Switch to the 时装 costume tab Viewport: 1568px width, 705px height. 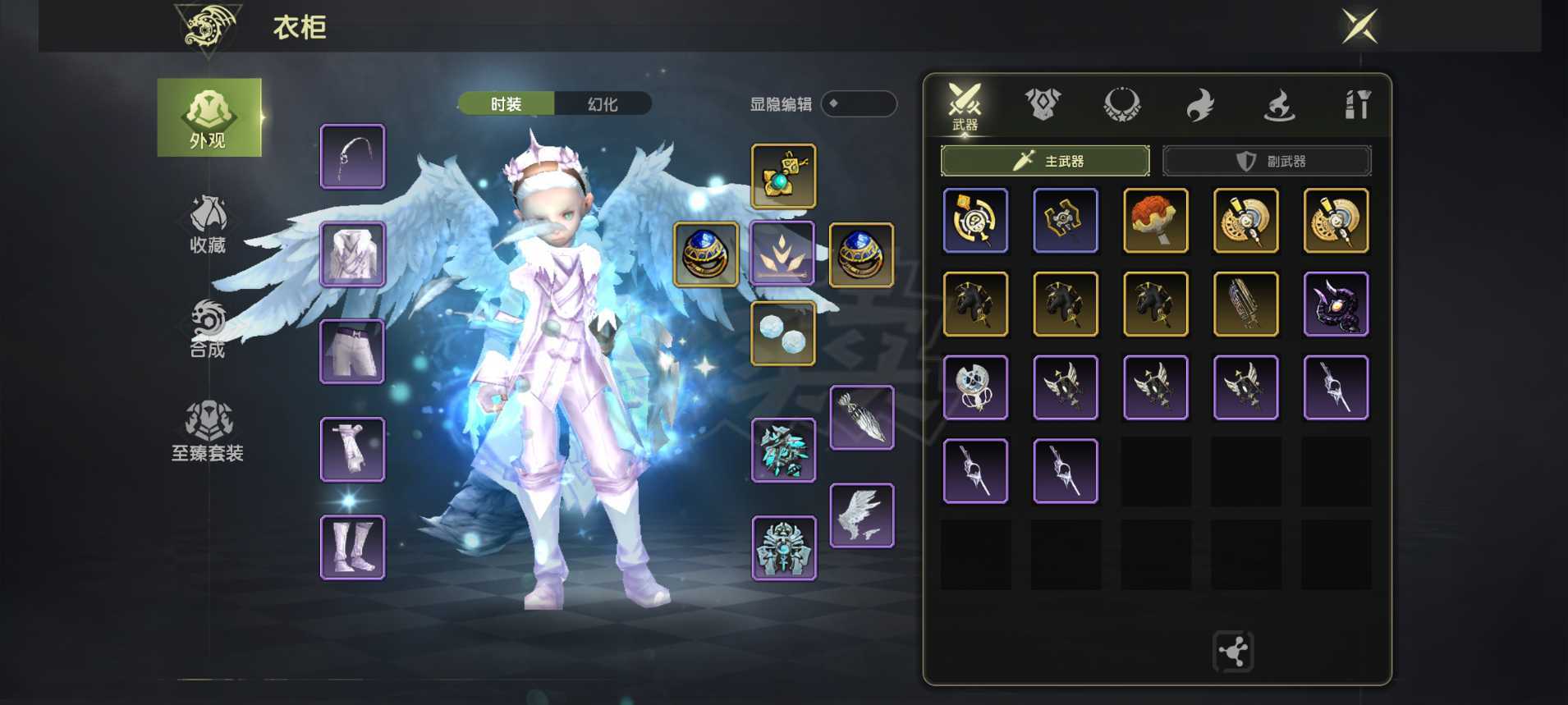pyautogui.click(x=506, y=104)
